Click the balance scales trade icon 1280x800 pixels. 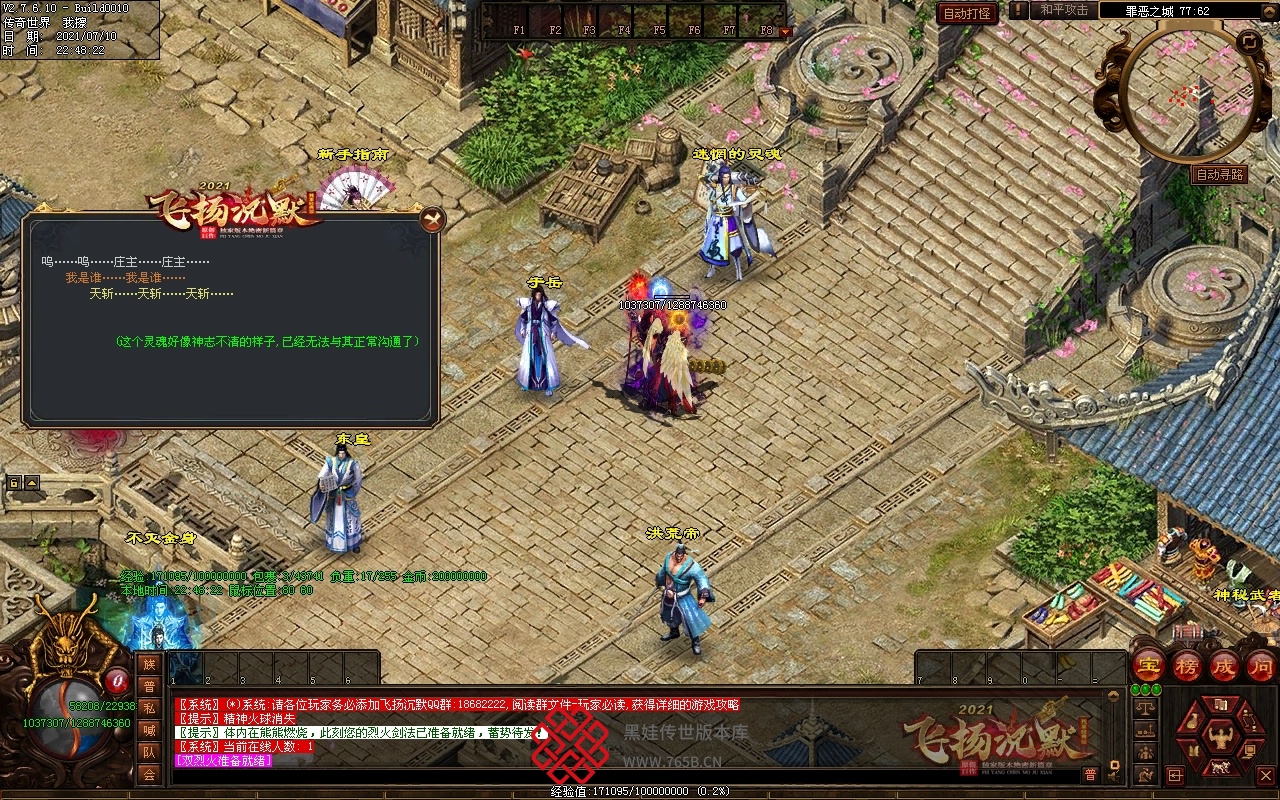(x=1145, y=708)
